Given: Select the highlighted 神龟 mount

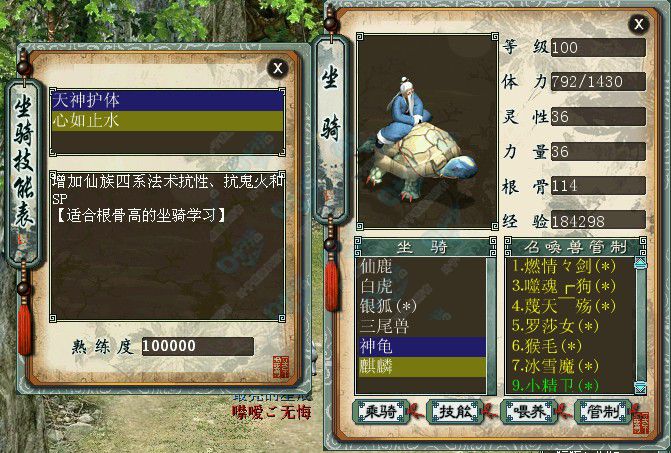Looking at the screenshot, I should click(421, 345).
